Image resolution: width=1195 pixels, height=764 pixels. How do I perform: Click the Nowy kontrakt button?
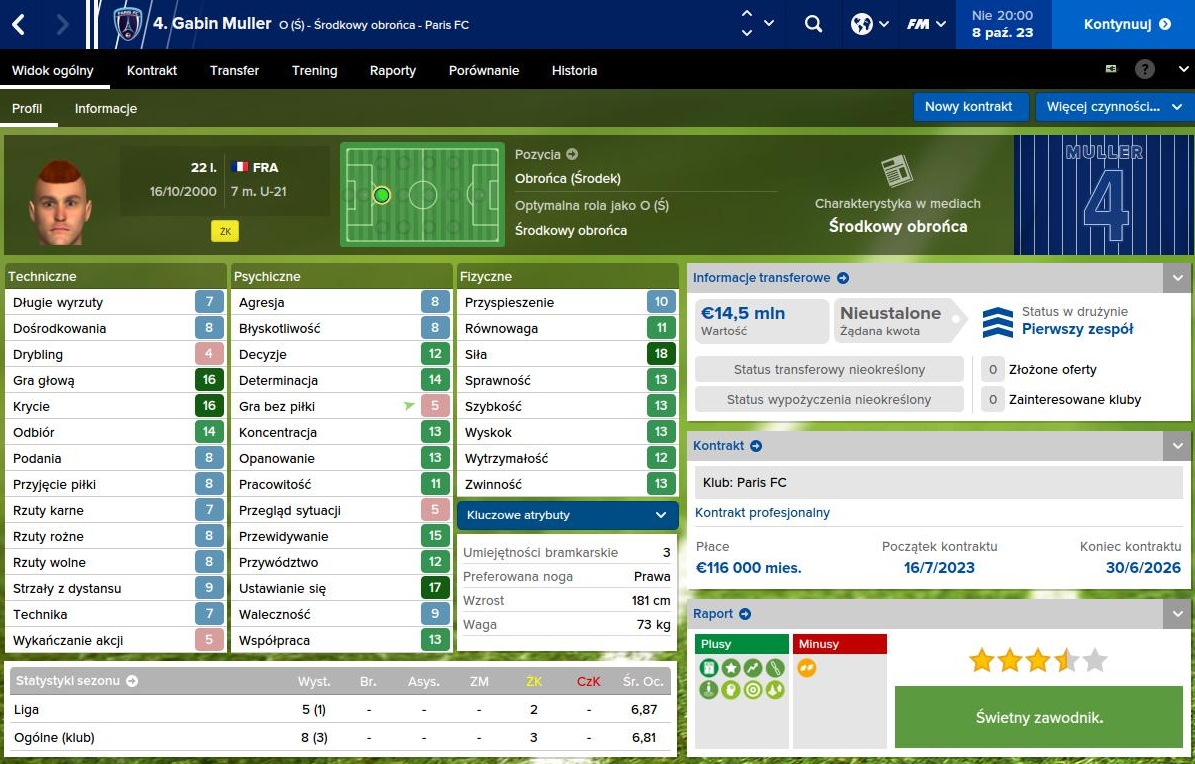coord(968,107)
